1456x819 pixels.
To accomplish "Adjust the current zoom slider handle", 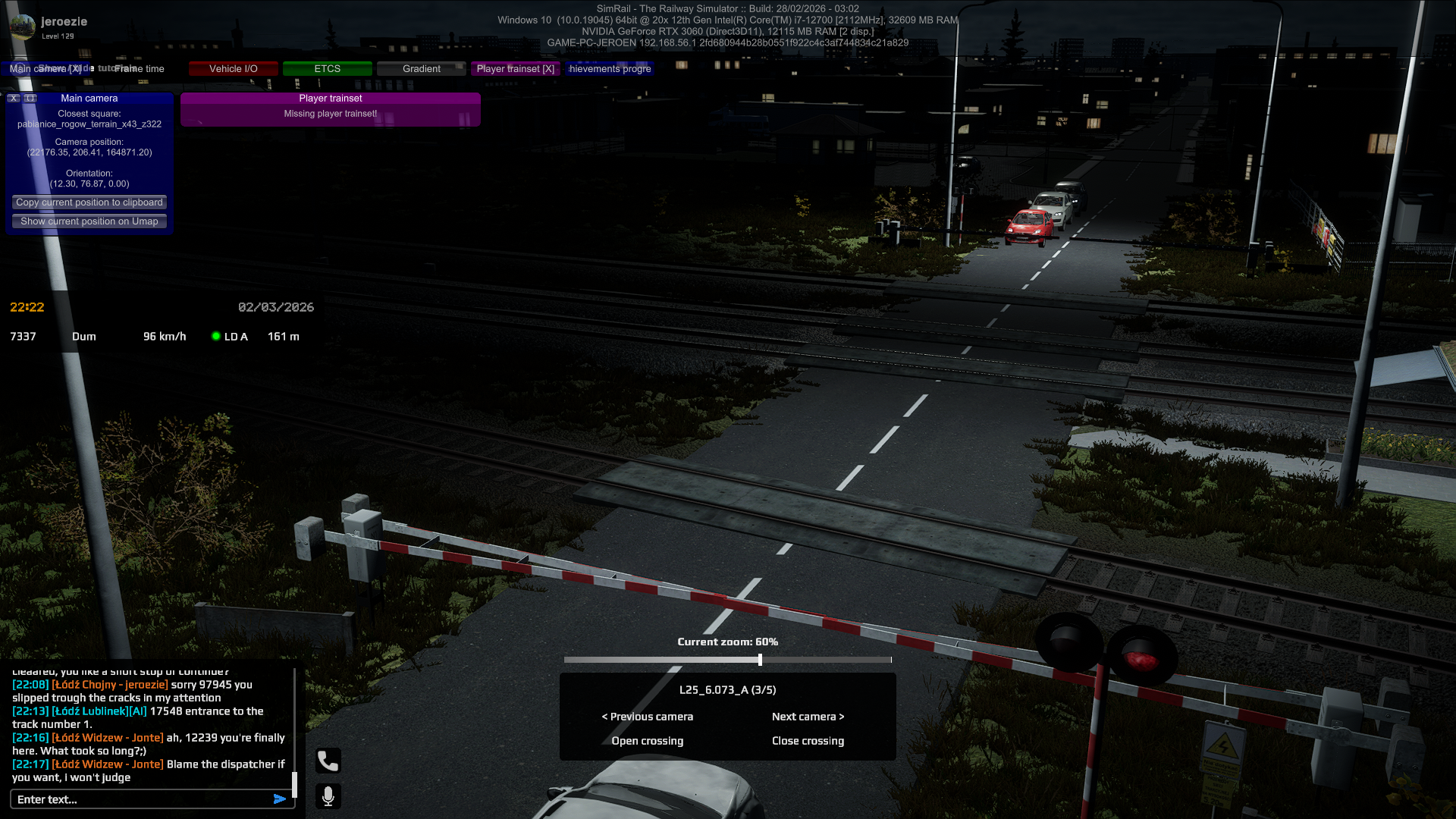I will click(x=760, y=660).
